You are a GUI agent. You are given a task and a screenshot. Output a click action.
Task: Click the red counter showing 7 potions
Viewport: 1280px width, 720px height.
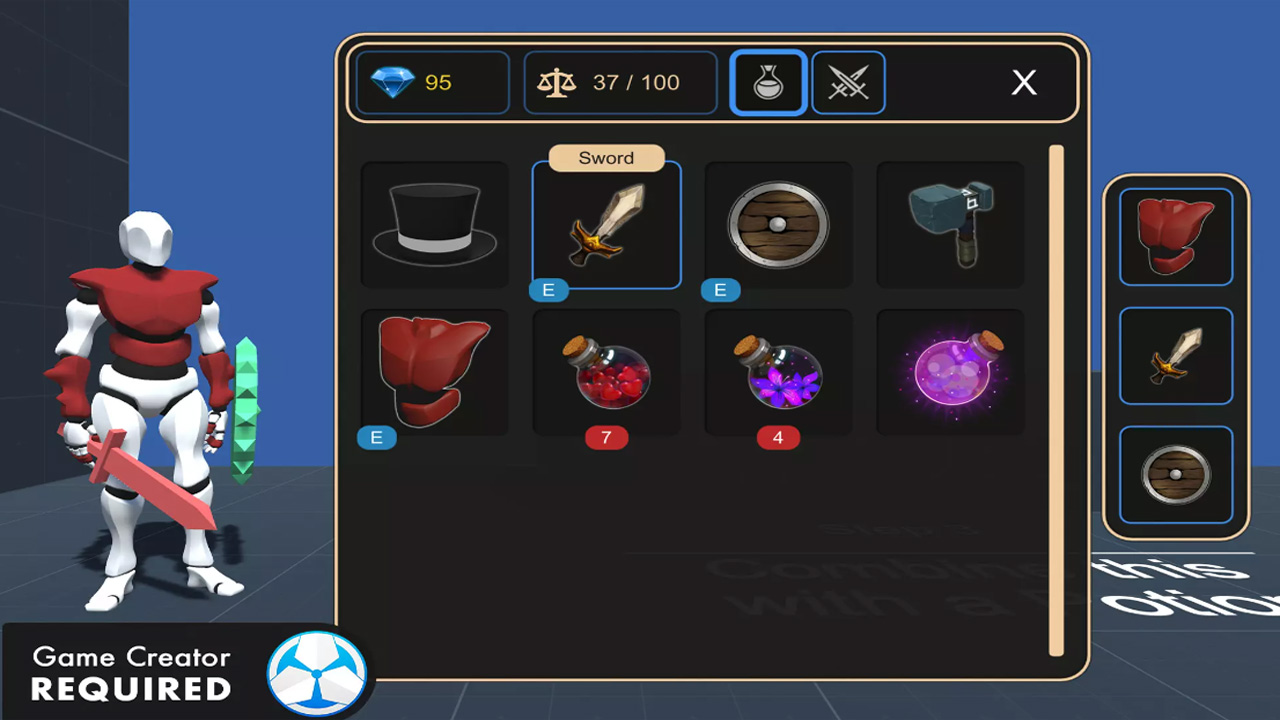tap(606, 438)
